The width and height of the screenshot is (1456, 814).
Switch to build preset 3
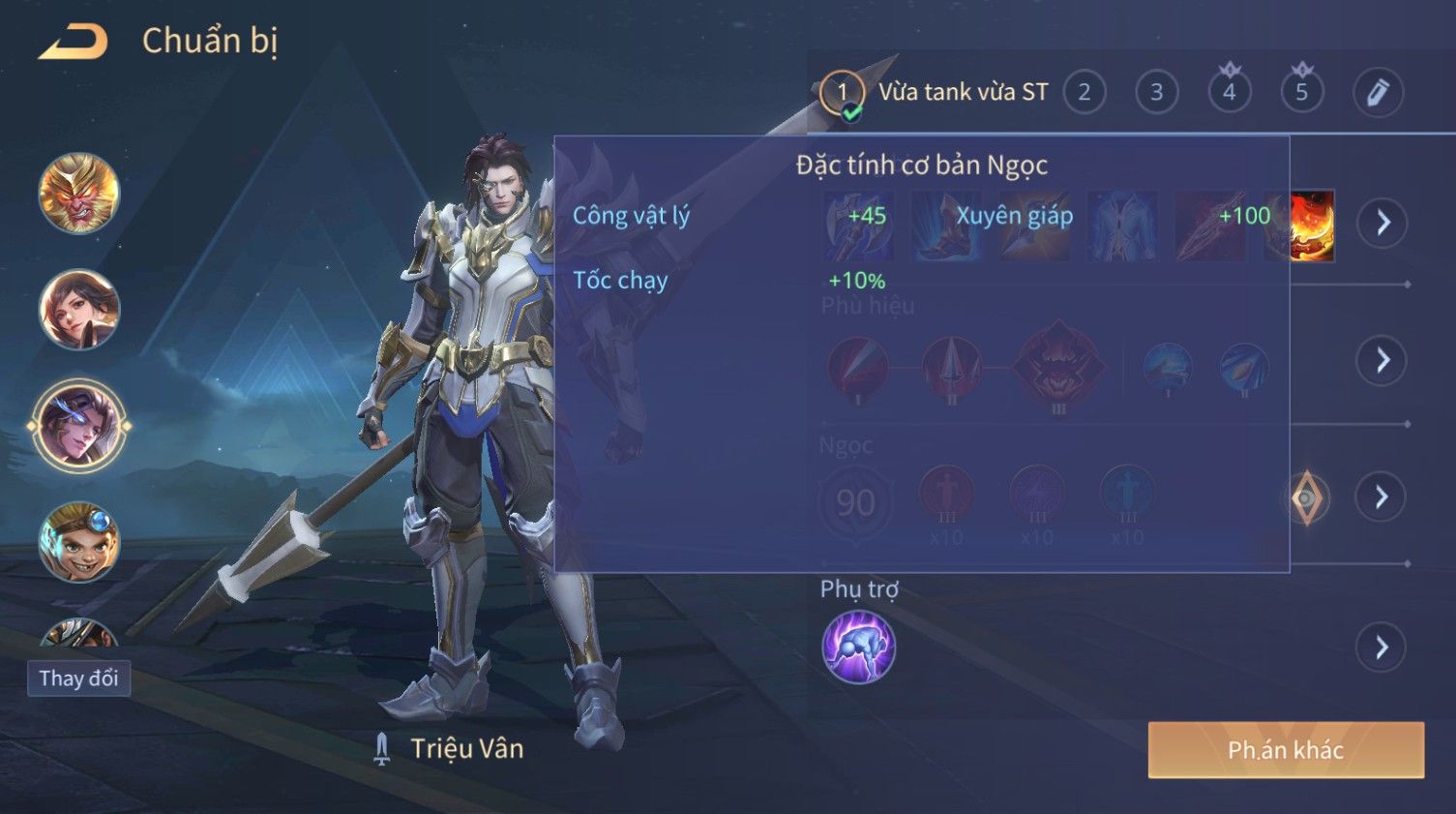1156,93
